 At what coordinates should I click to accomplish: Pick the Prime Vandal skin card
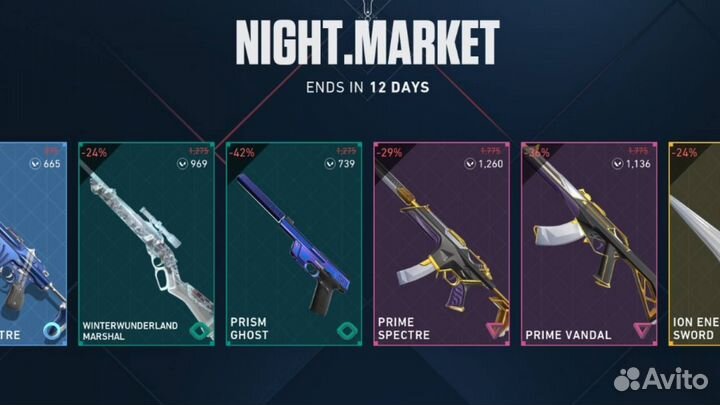coord(588,245)
